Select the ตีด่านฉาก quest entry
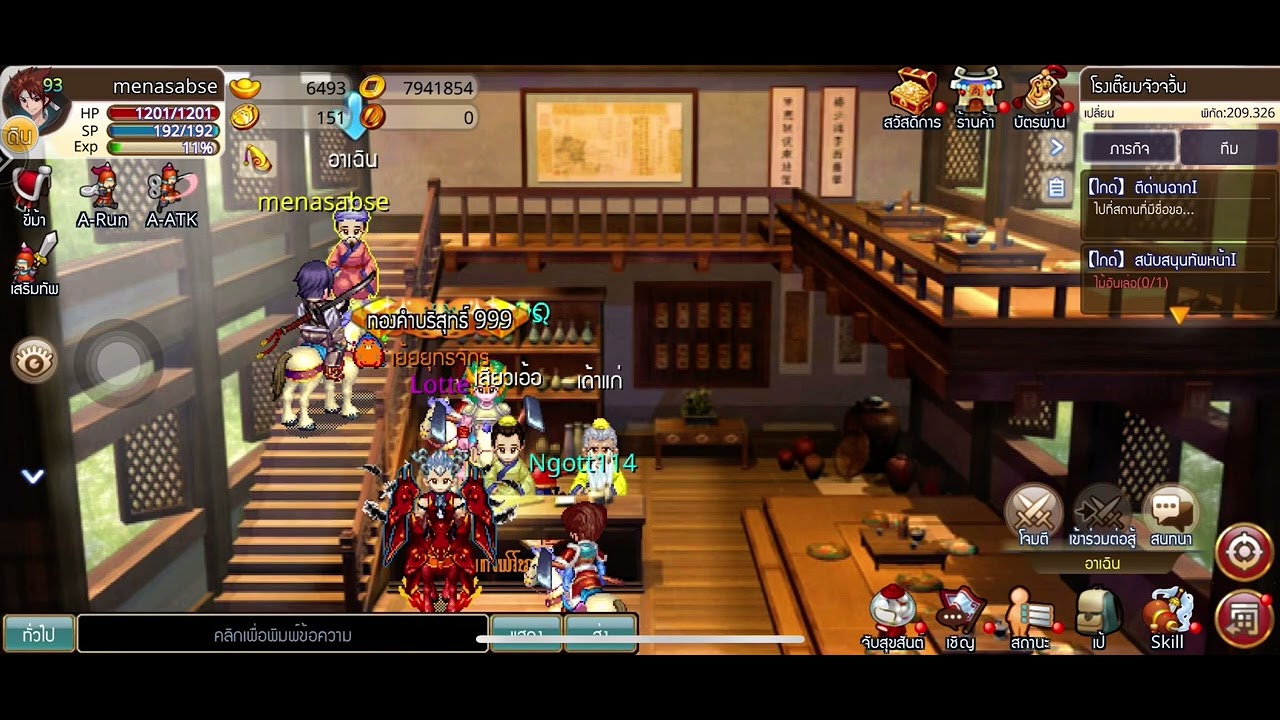1280x720 pixels. tap(1178, 197)
